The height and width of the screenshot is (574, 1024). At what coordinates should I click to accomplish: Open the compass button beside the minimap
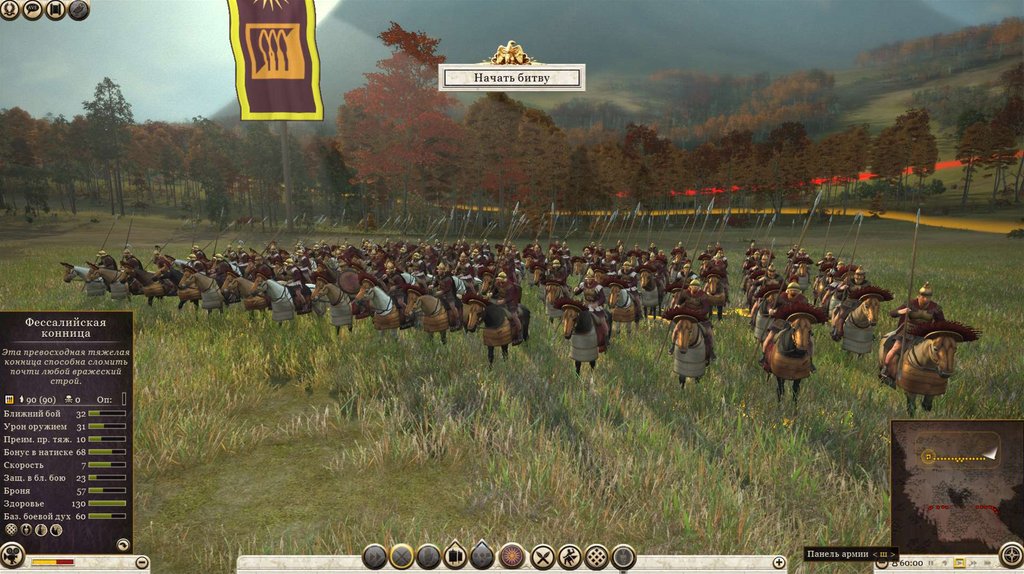coord(1011,555)
